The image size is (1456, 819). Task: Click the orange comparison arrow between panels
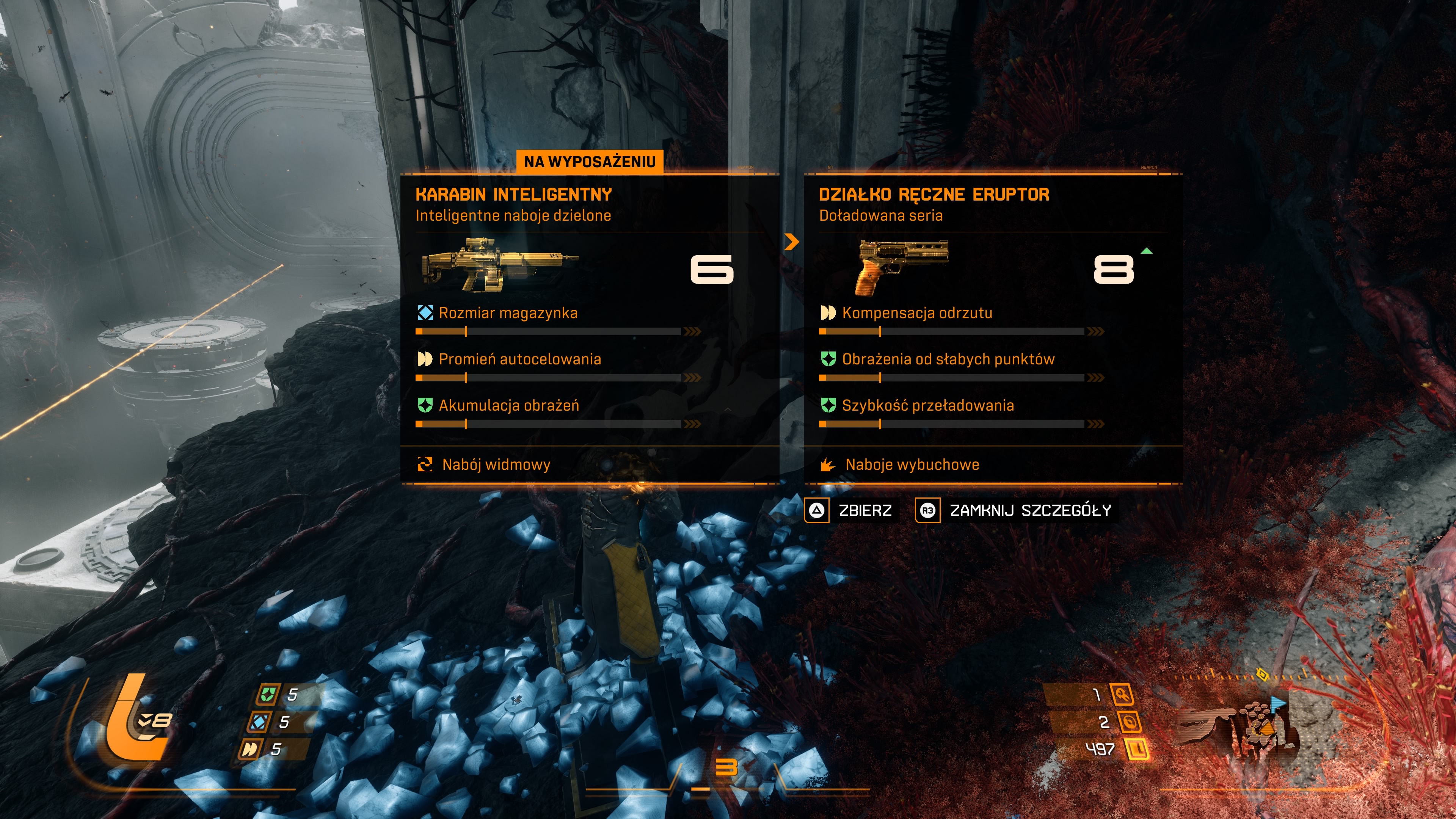791,242
